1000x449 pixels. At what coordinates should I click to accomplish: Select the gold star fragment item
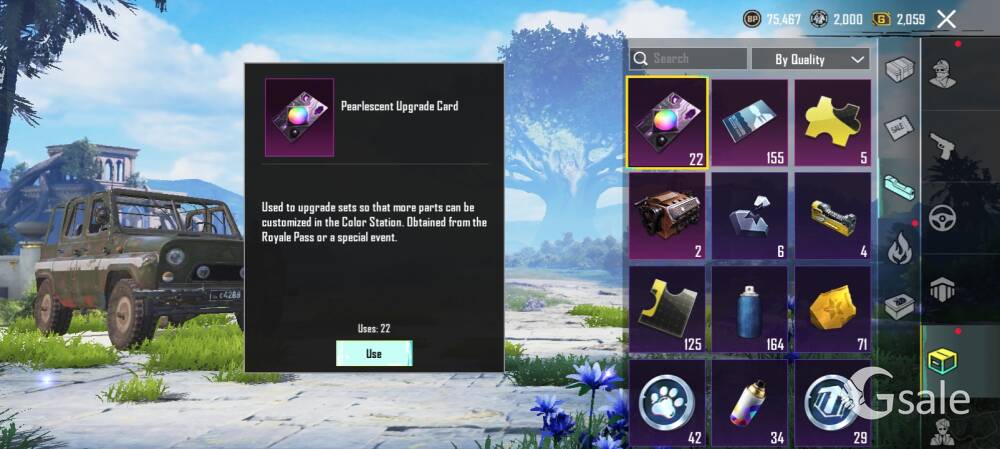point(832,310)
